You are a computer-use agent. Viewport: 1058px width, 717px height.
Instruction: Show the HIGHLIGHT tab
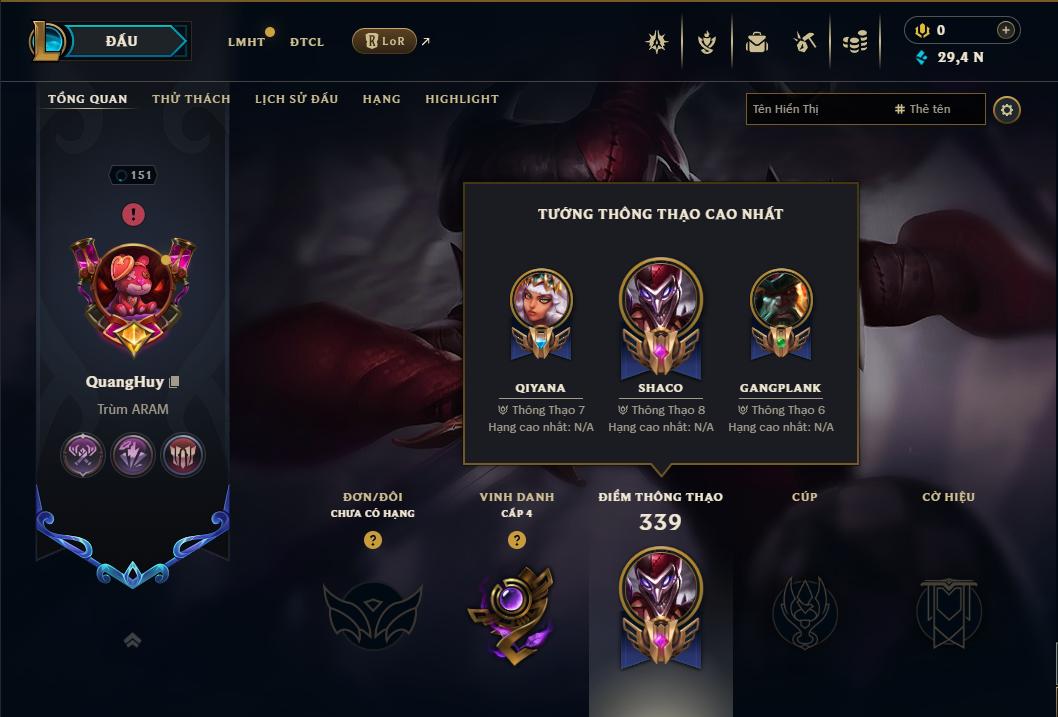point(462,99)
